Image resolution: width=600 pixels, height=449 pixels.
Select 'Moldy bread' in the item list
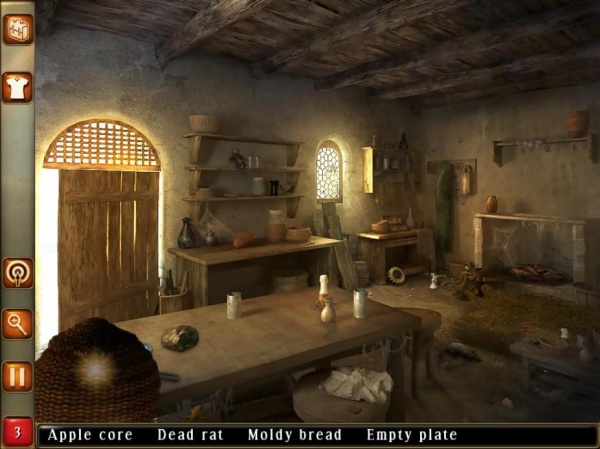[294, 435]
